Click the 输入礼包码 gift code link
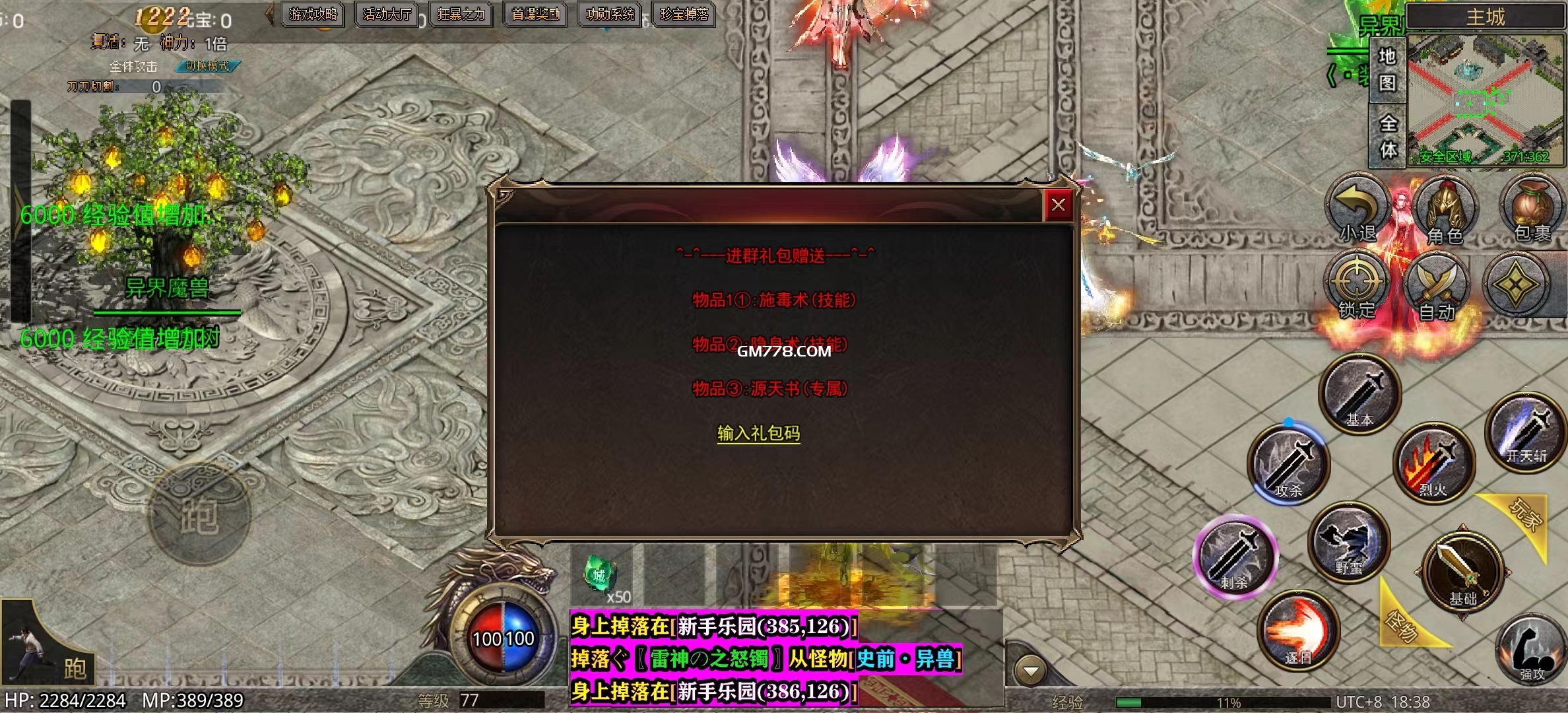The width and height of the screenshot is (1568, 713). coord(758,433)
